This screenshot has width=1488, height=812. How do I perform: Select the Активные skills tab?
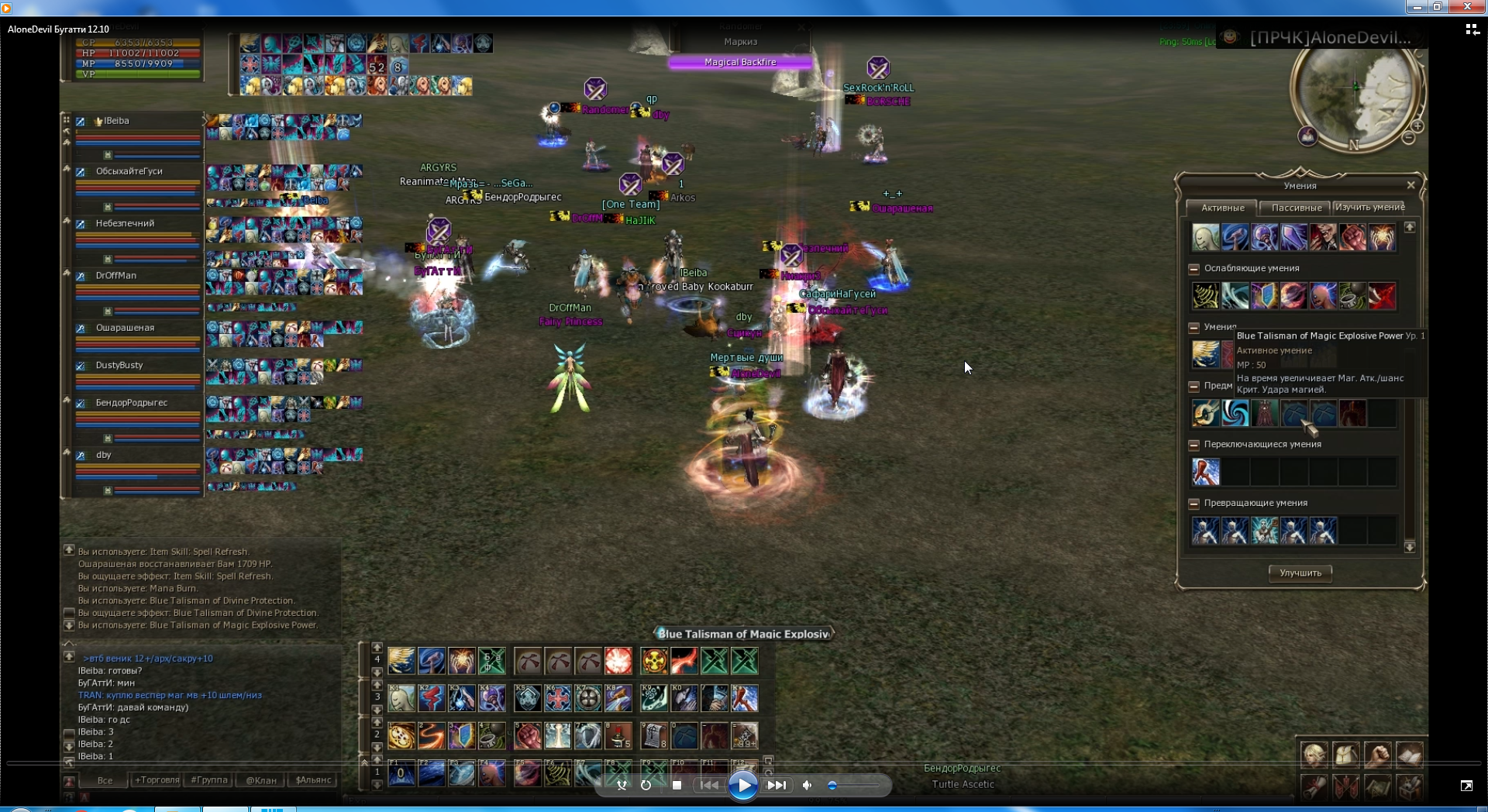1222,208
